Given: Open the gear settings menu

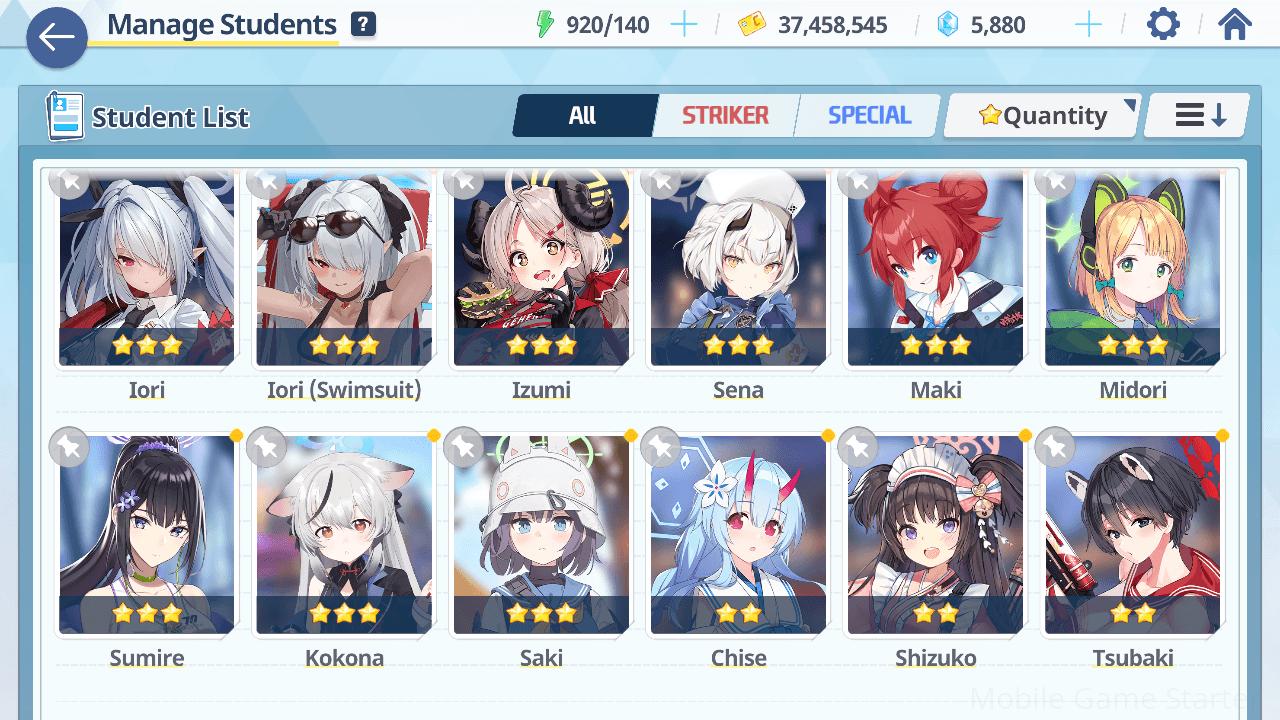Looking at the screenshot, I should coord(1163,24).
